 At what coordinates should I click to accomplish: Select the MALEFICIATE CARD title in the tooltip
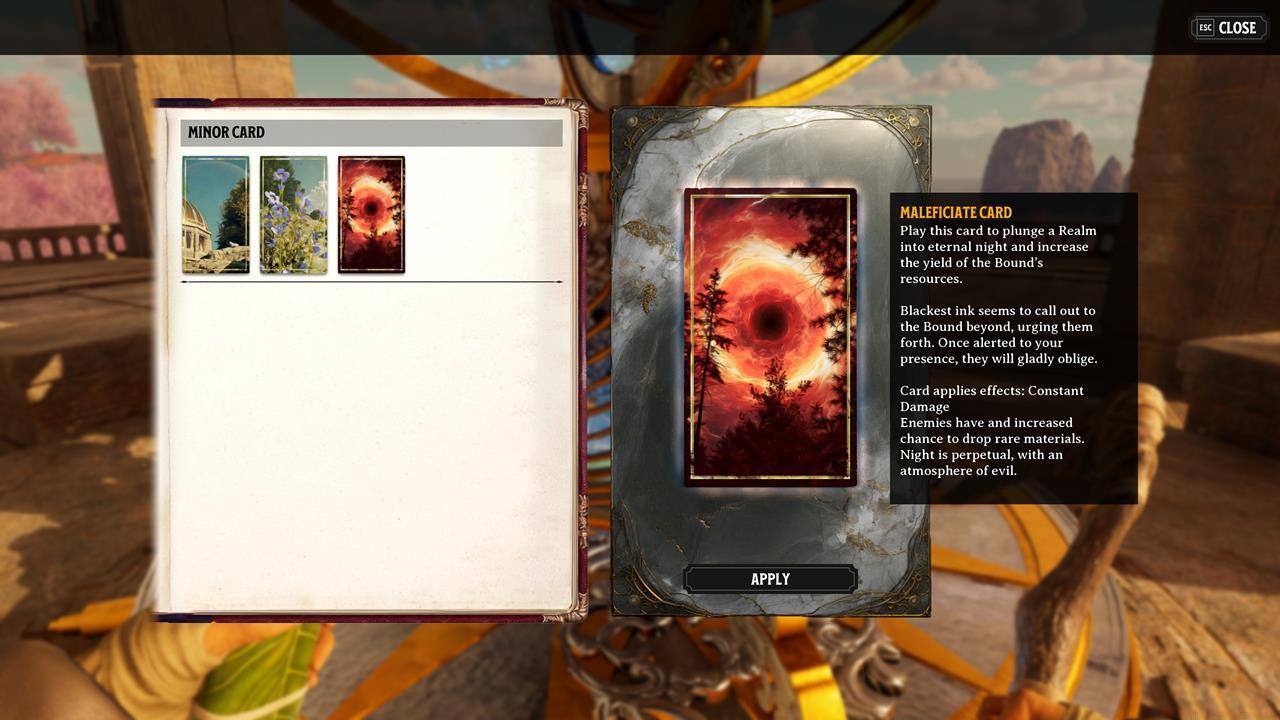[955, 212]
